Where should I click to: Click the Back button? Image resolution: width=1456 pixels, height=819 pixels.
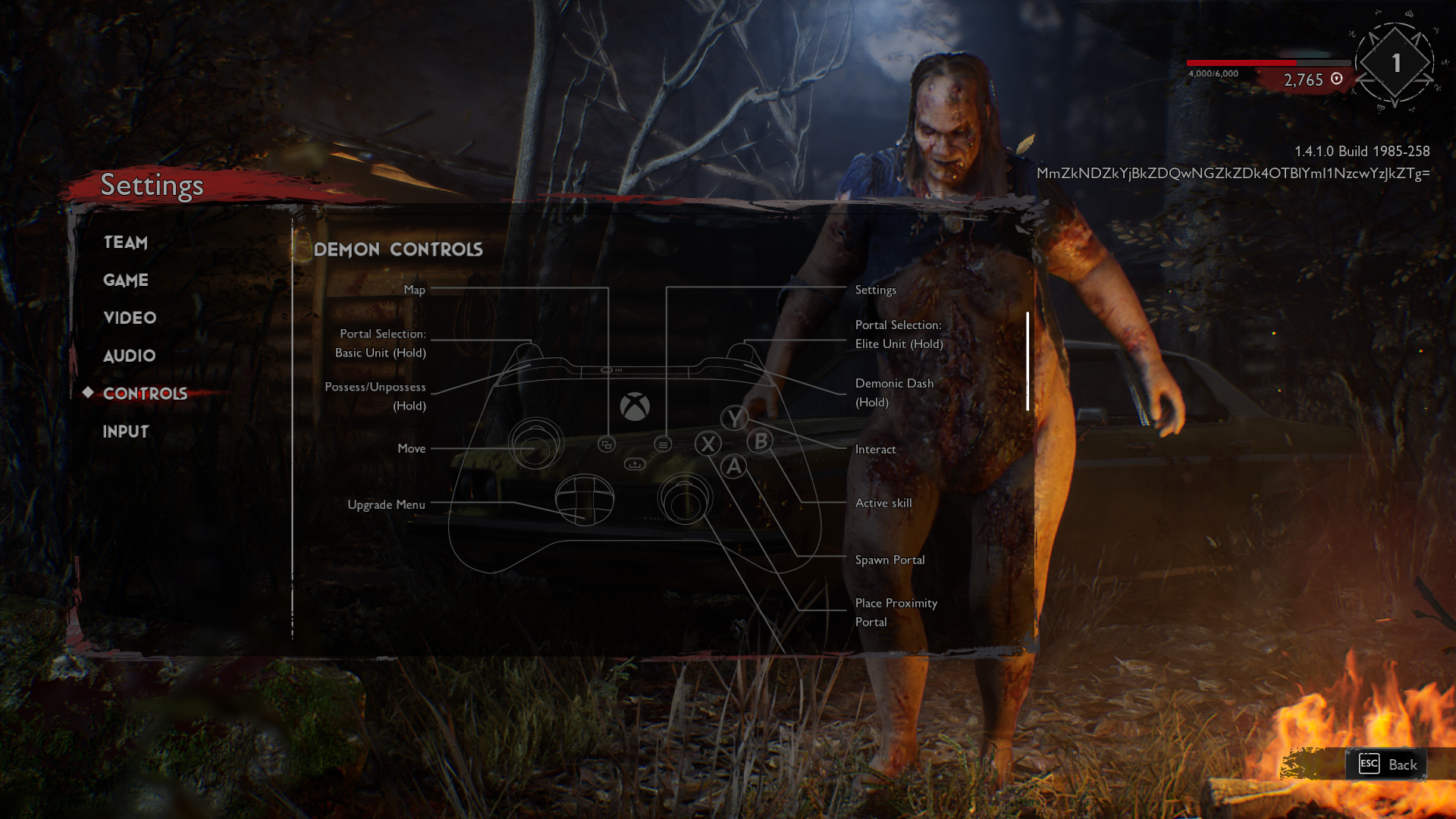coord(1388,764)
